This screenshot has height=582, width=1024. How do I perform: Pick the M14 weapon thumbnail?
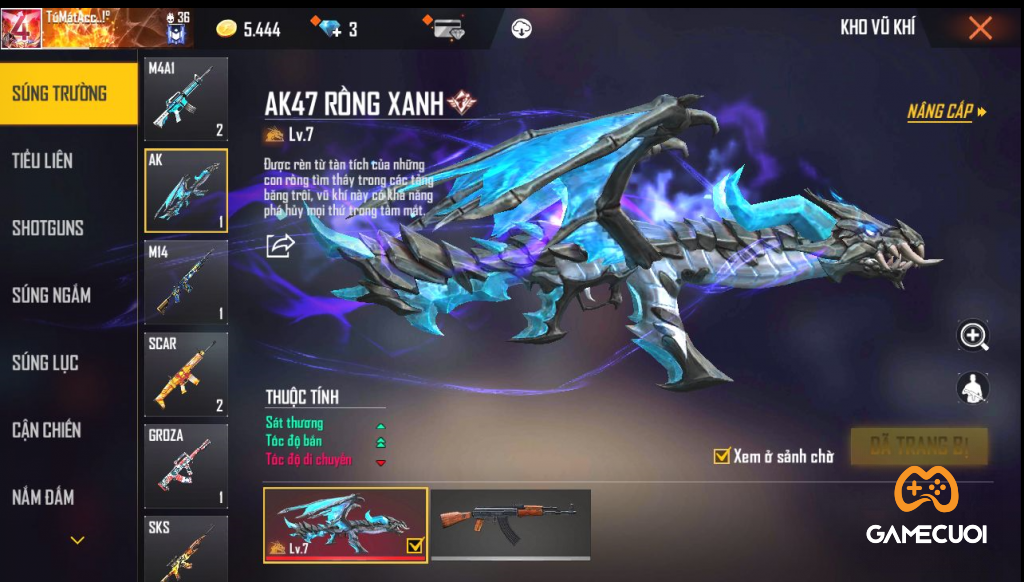(186, 282)
